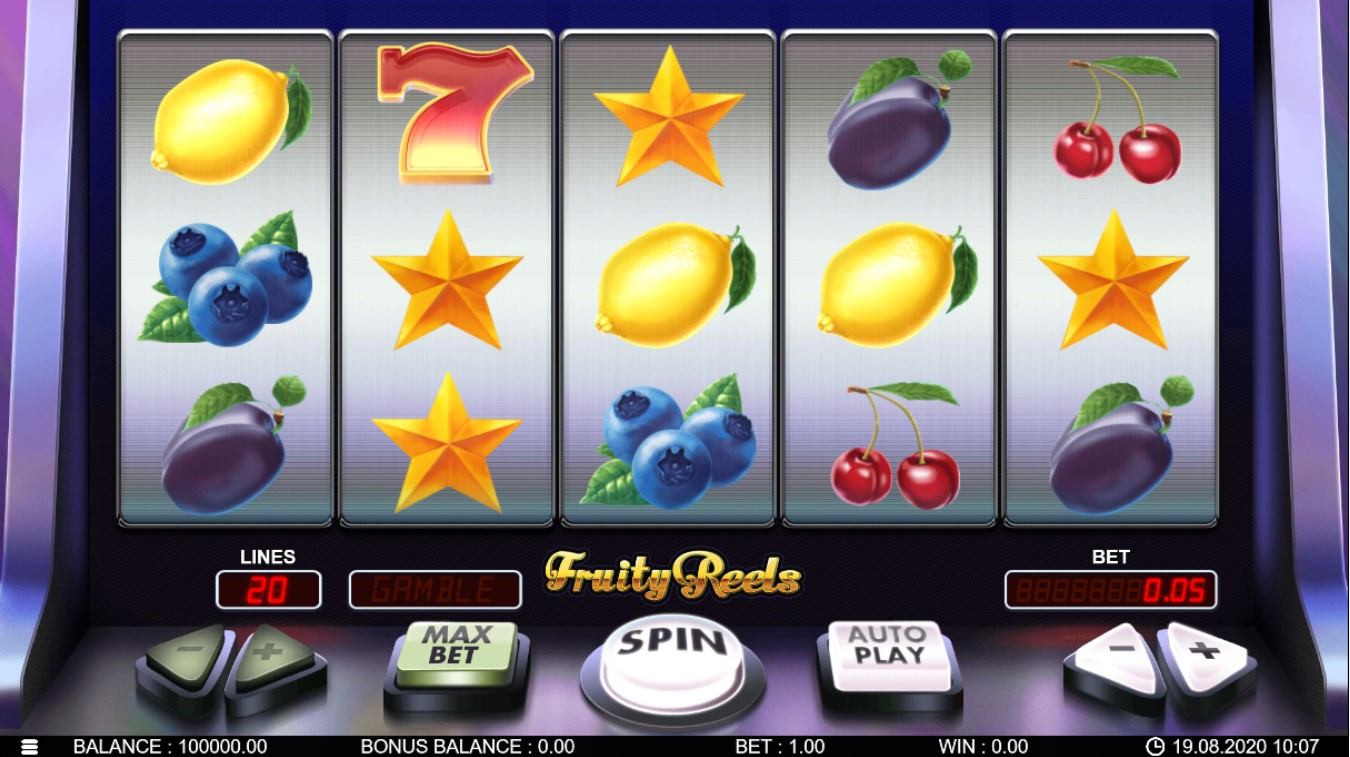Open the hamburger menu in the status bar
Screen dimensions: 1350x757
coord(29,747)
